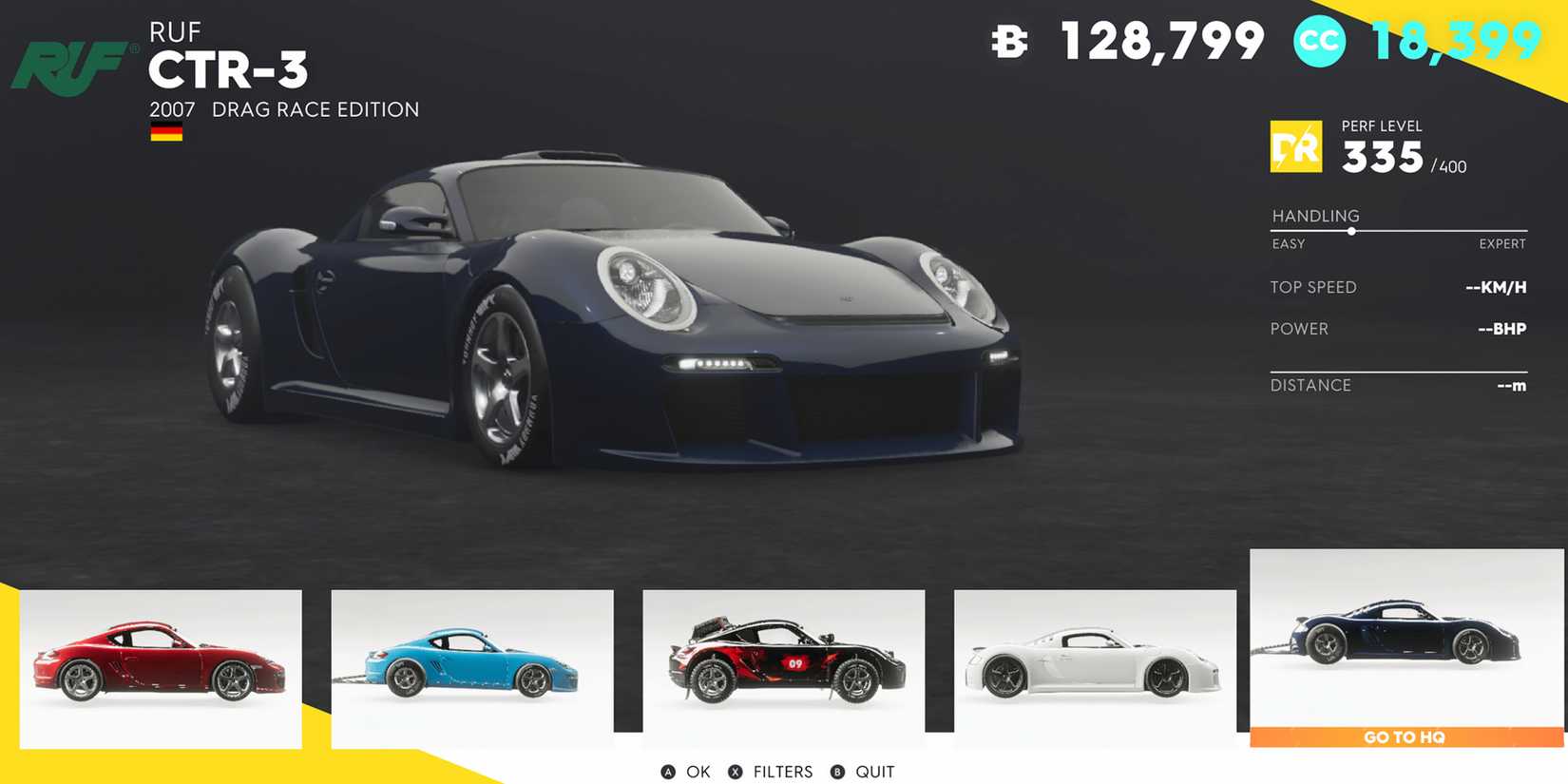This screenshot has height=784, width=1568.
Task: Click the QUIT label
Action: tap(872, 772)
